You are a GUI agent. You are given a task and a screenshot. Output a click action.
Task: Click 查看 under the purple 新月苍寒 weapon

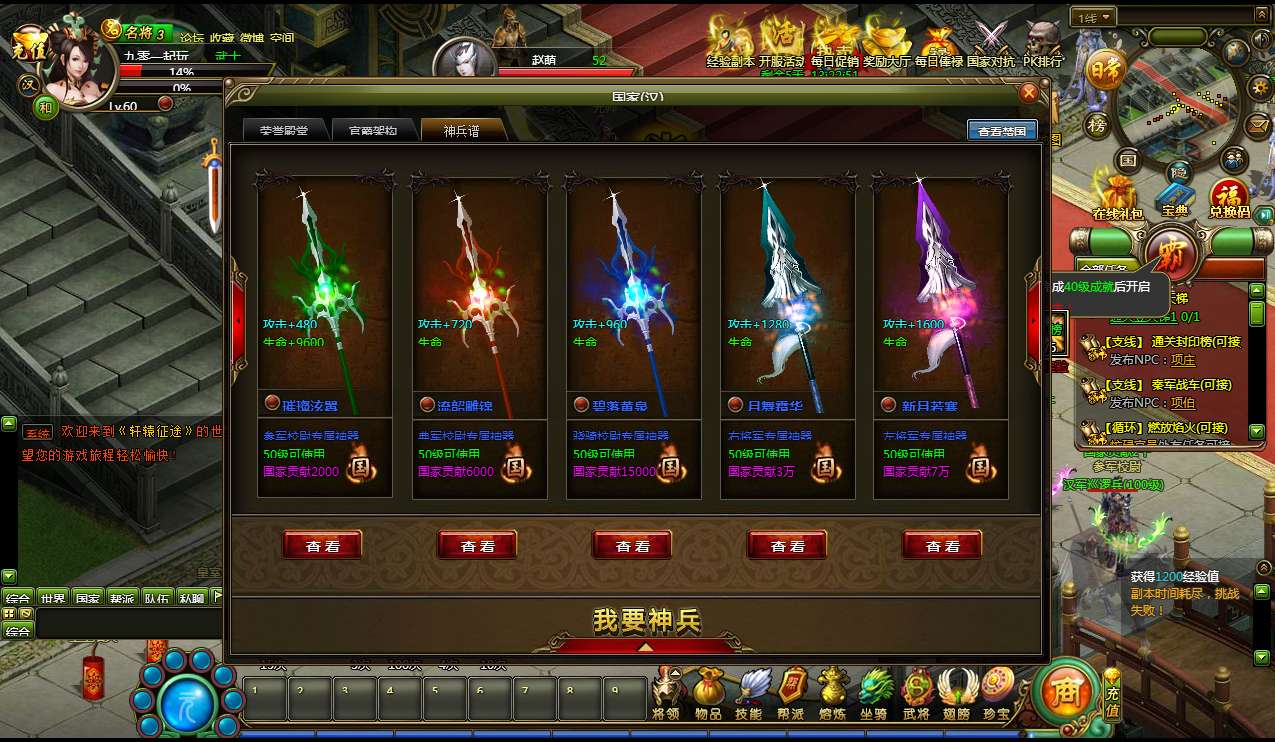click(x=942, y=546)
